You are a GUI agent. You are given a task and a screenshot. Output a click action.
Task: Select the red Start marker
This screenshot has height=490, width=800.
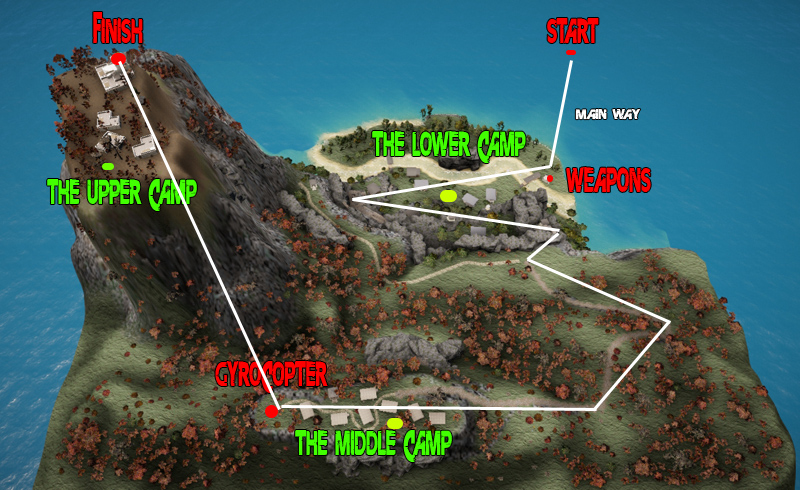570,52
